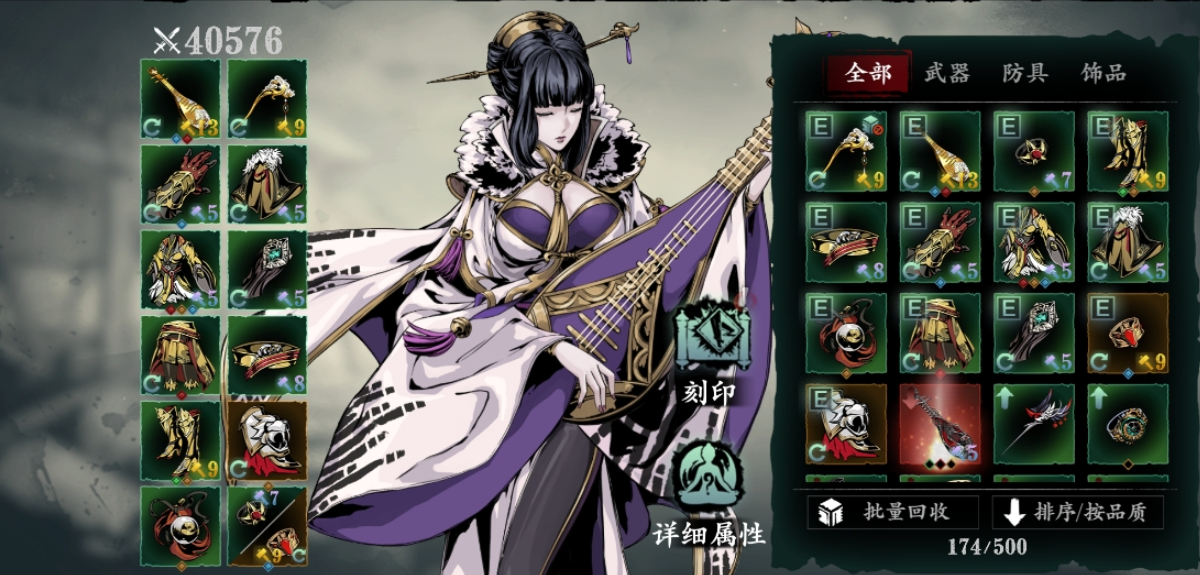Switch to the 全部 (All) tab

click(867, 73)
